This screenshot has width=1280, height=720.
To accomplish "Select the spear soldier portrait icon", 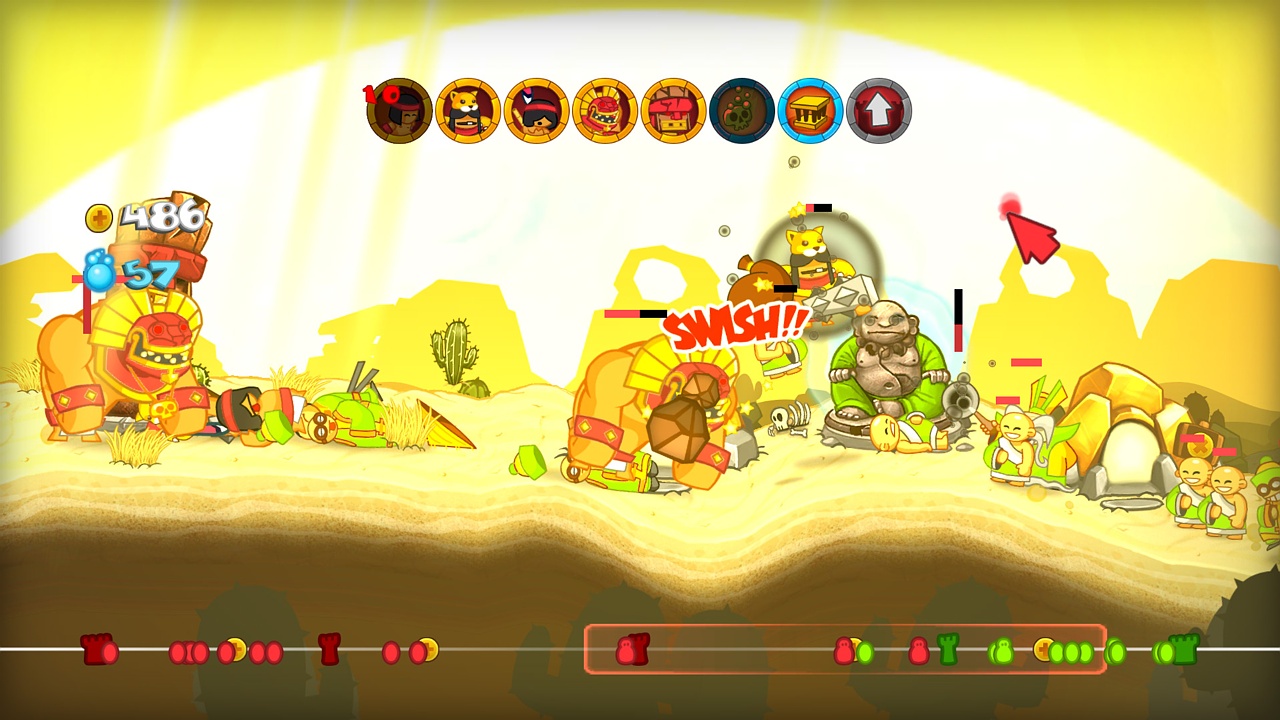I will (536, 111).
